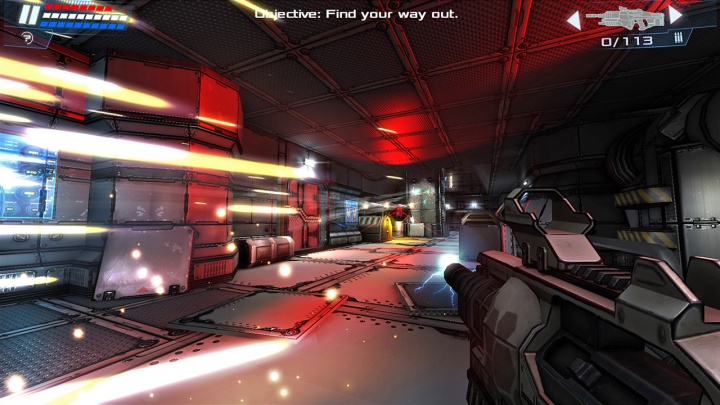Screen dimensions: 720x405
Task: Switch to the next weapon with right arrow
Action: point(676,16)
